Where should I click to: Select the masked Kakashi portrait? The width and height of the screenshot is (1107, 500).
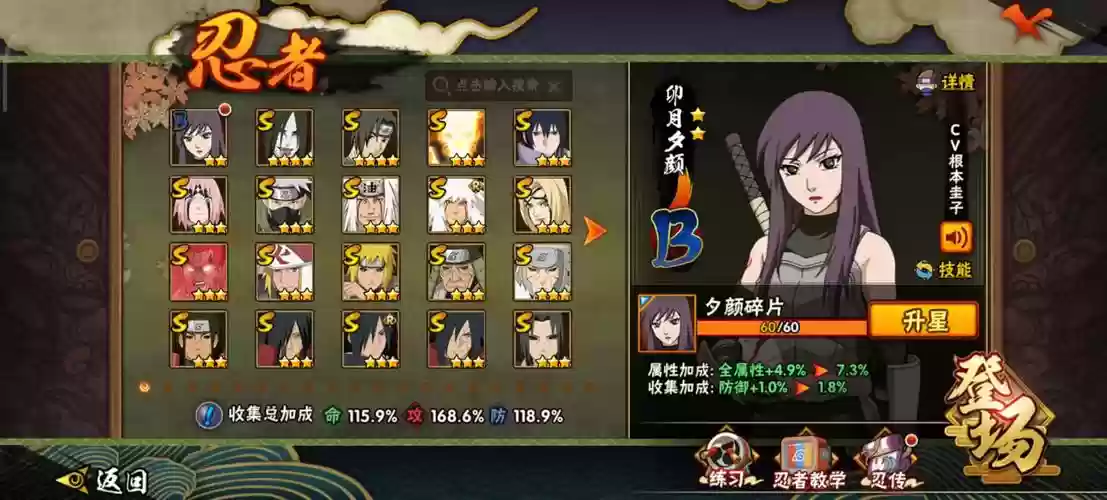pos(284,205)
